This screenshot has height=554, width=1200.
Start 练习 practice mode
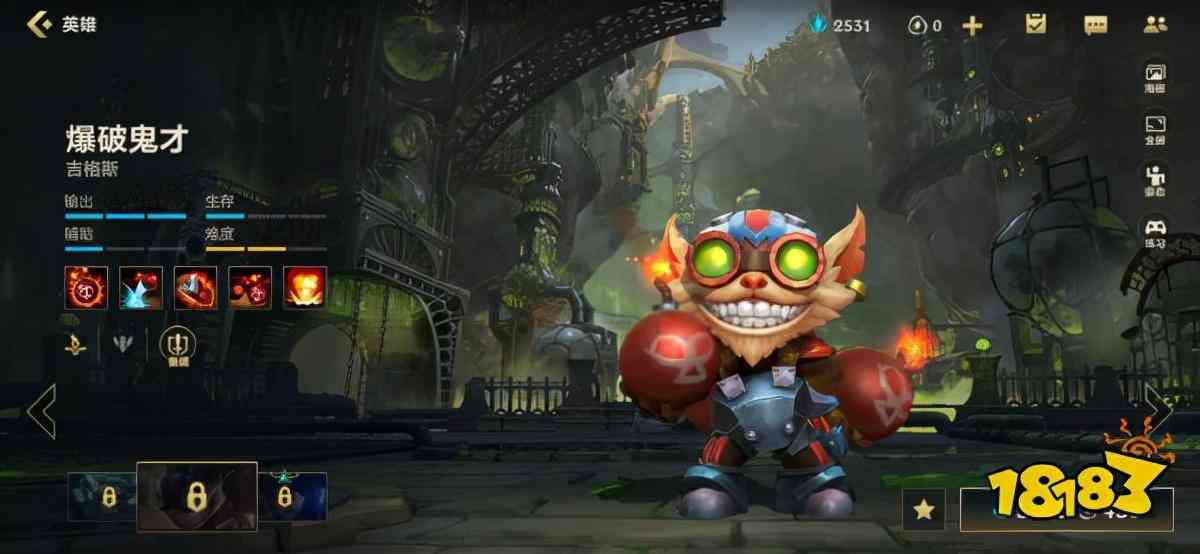point(1155,234)
